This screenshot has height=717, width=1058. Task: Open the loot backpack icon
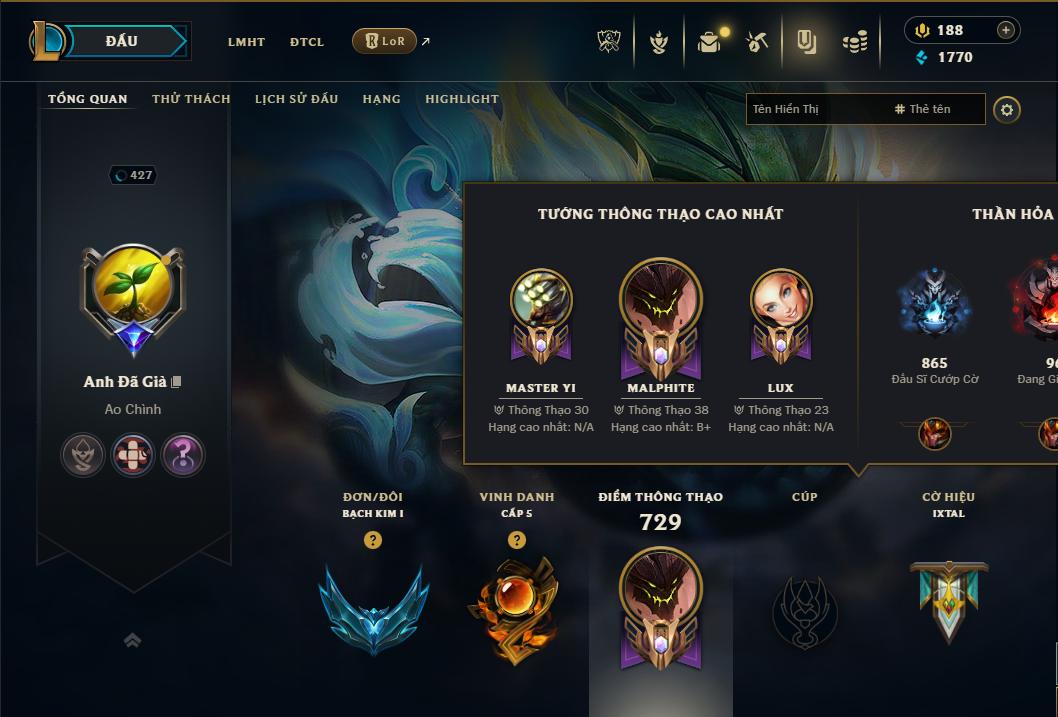coord(709,42)
